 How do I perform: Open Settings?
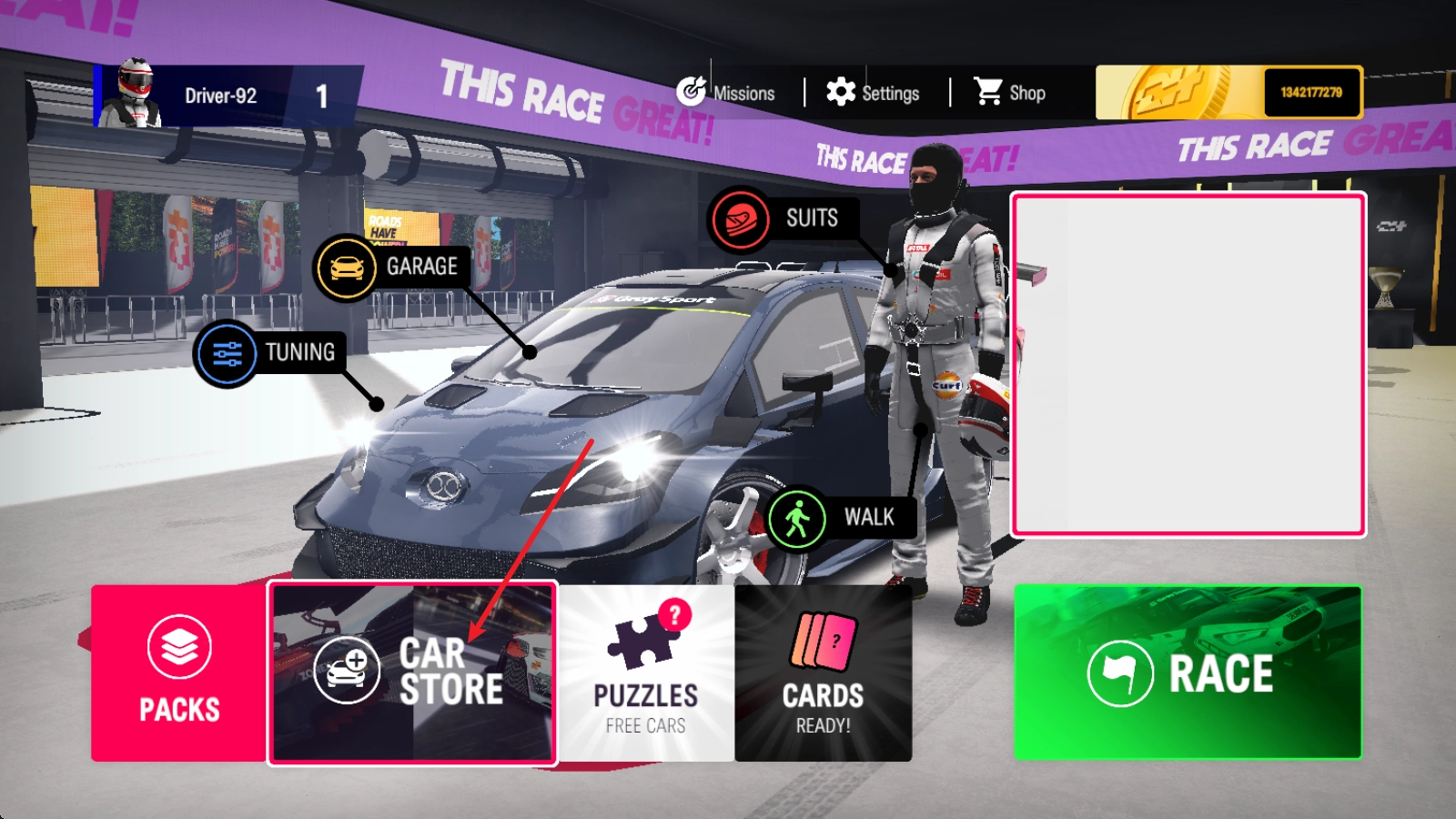[874, 93]
